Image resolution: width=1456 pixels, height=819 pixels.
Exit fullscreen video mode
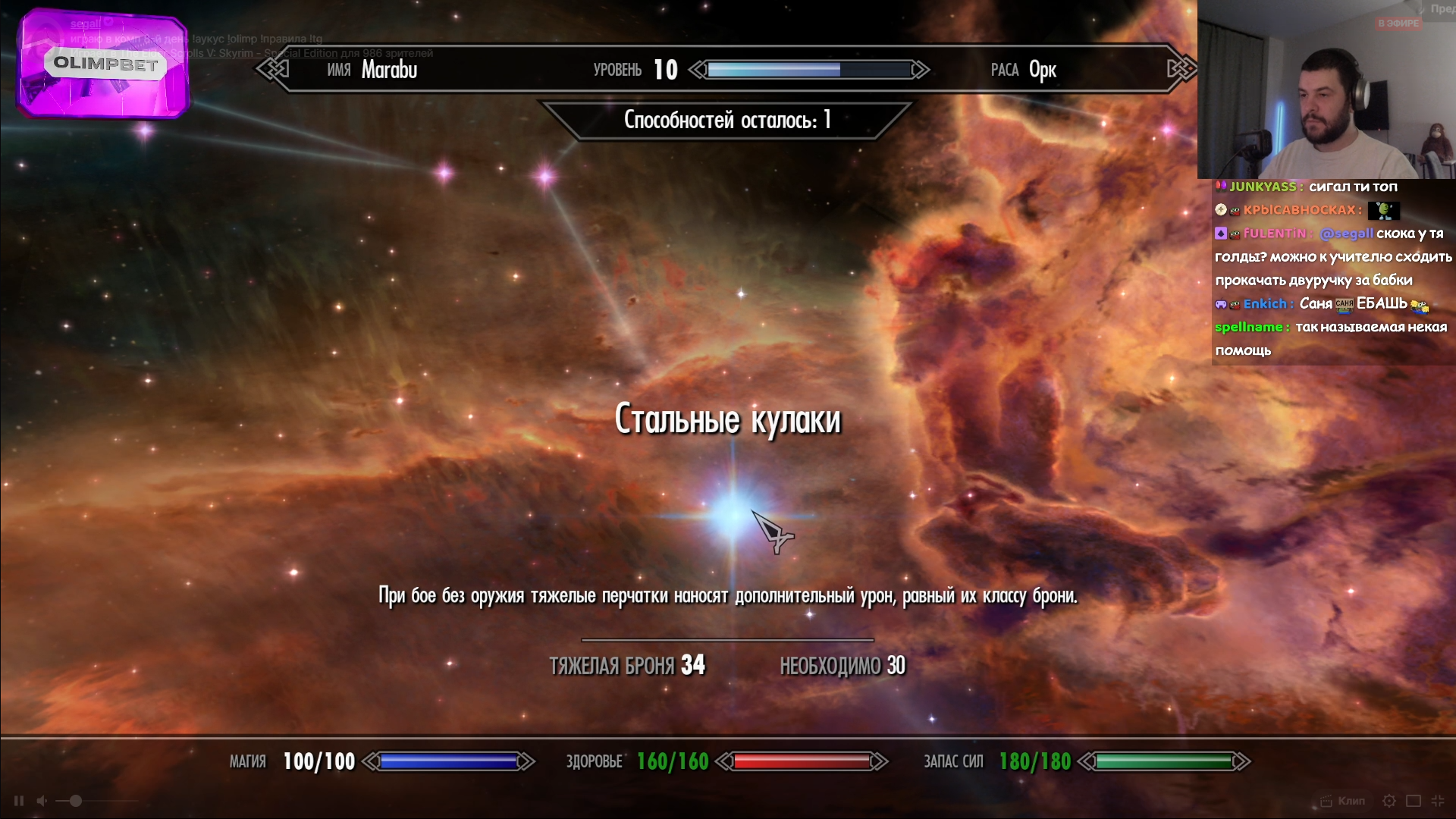(1438, 801)
